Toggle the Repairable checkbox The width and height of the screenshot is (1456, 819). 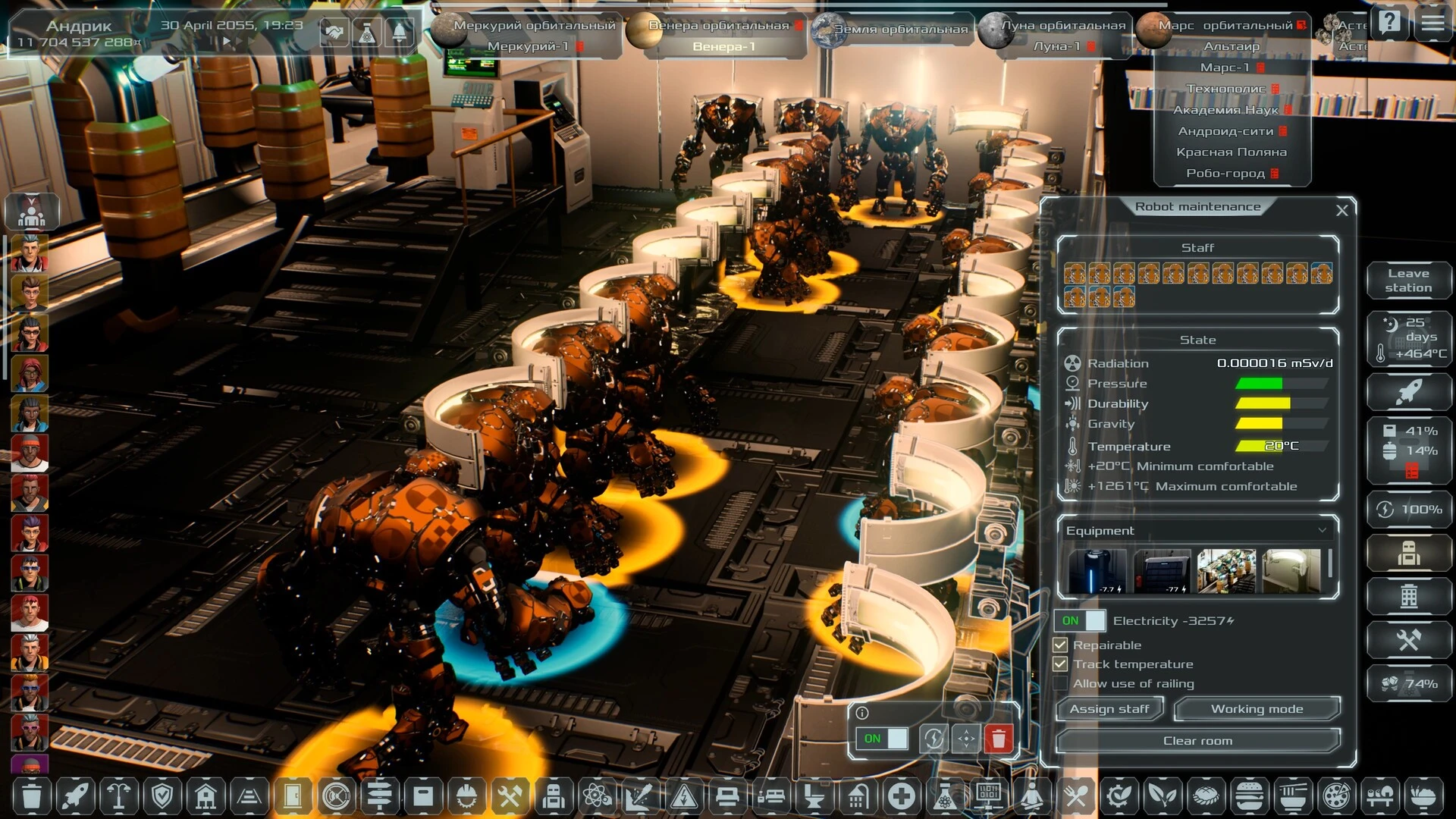(x=1060, y=645)
